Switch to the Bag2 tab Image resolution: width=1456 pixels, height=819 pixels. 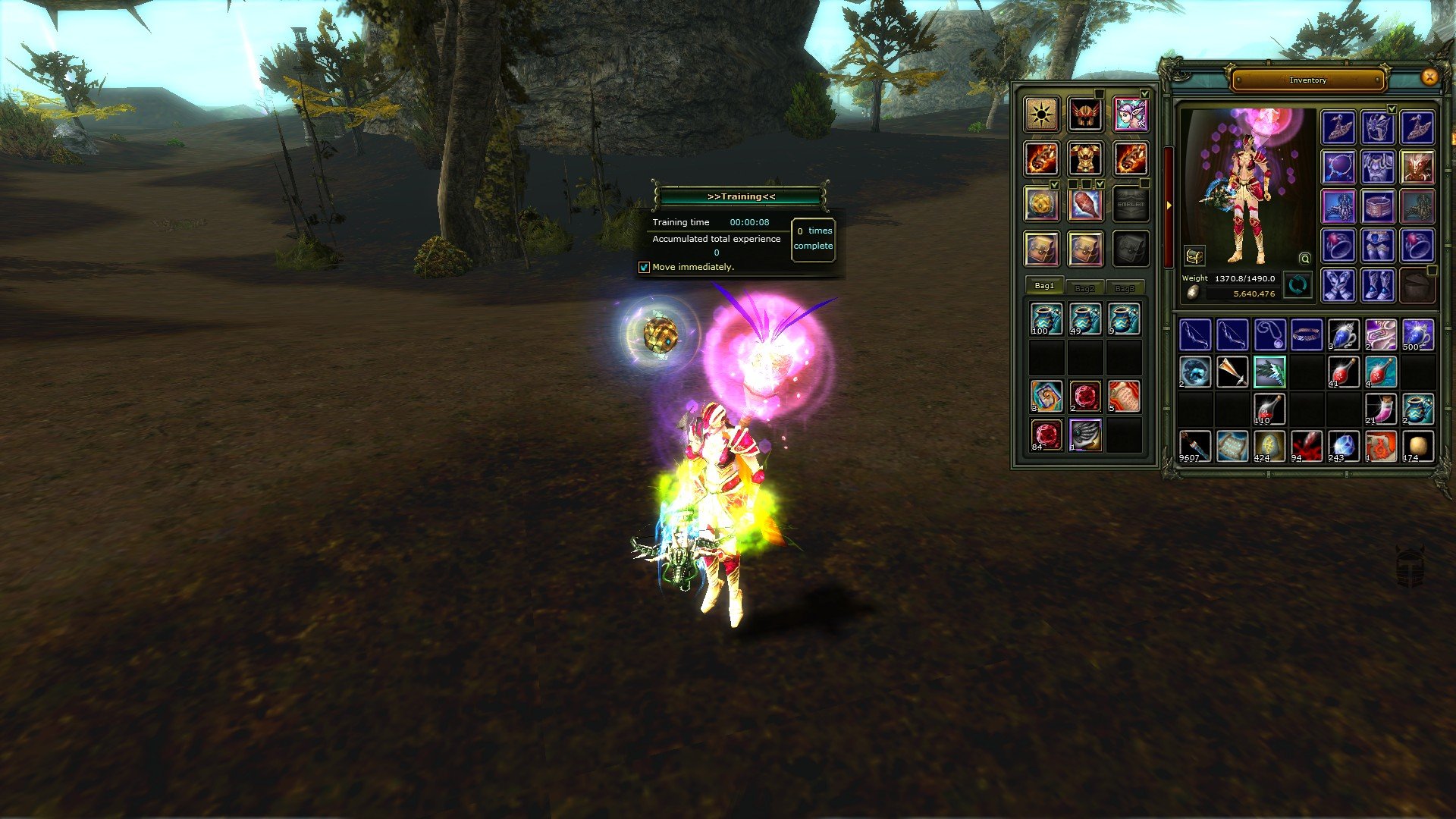click(1084, 287)
